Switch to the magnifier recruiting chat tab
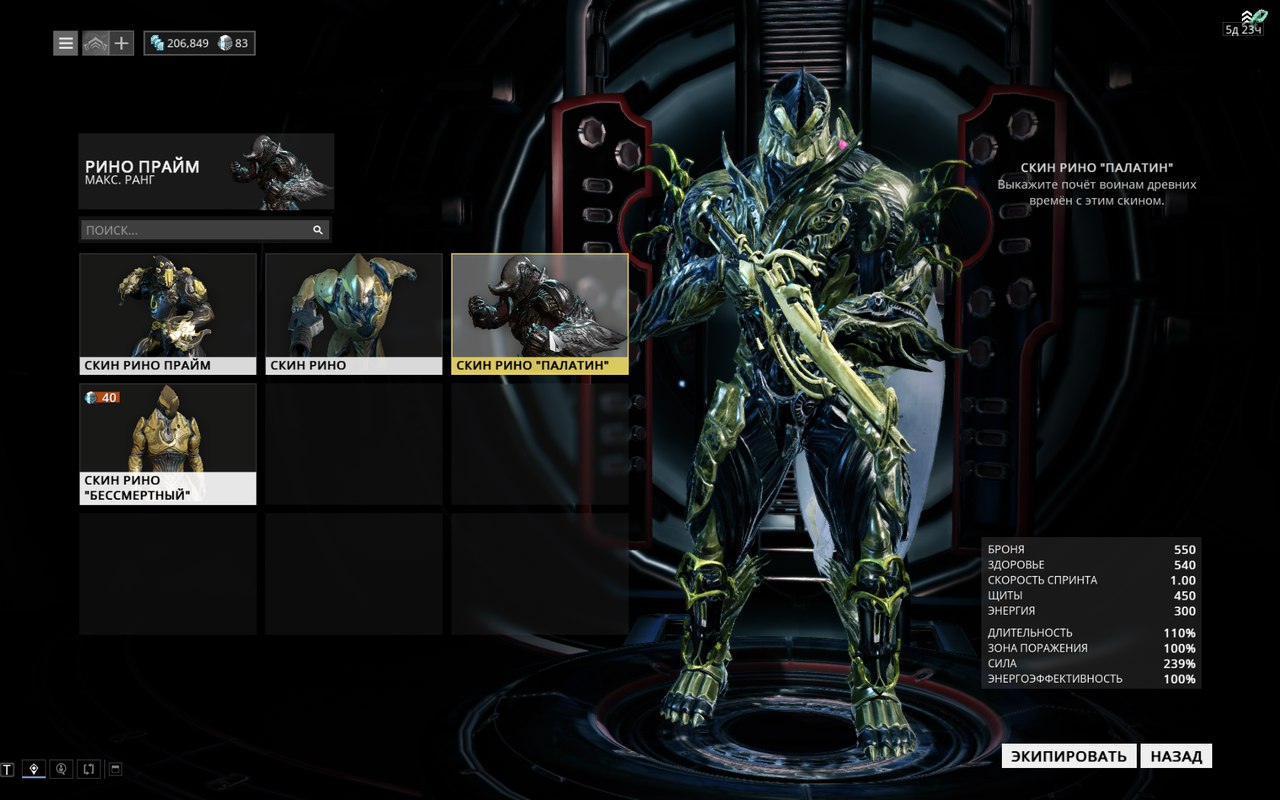 coord(62,769)
